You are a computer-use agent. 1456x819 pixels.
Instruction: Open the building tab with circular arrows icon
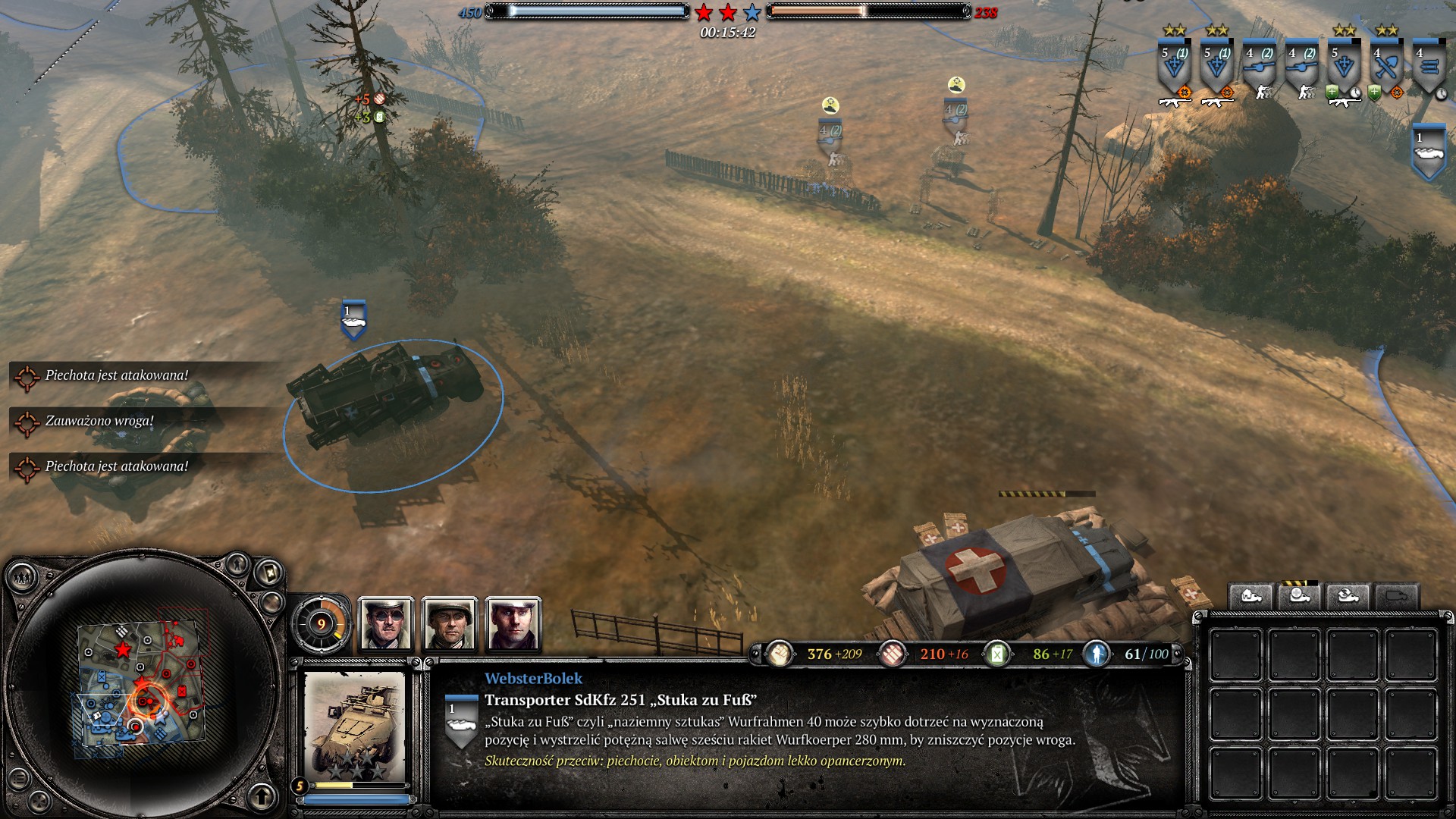click(x=1348, y=596)
